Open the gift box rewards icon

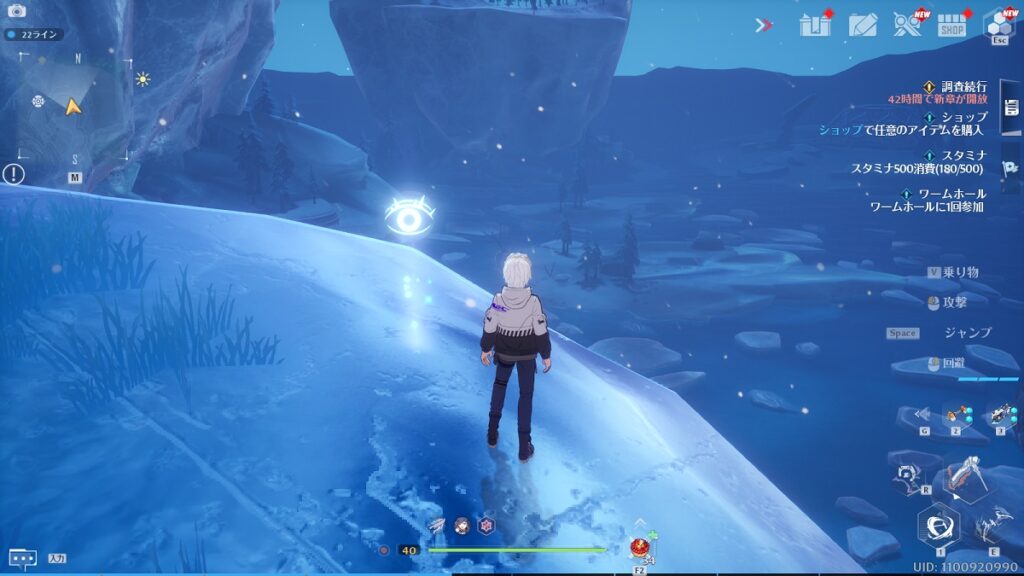pyautogui.click(x=815, y=25)
